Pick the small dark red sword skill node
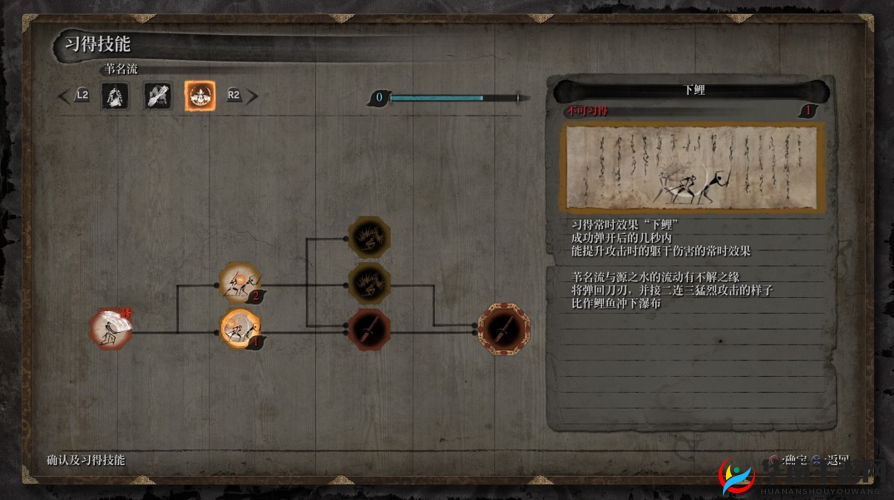Viewport: 894px width, 500px height. point(368,326)
